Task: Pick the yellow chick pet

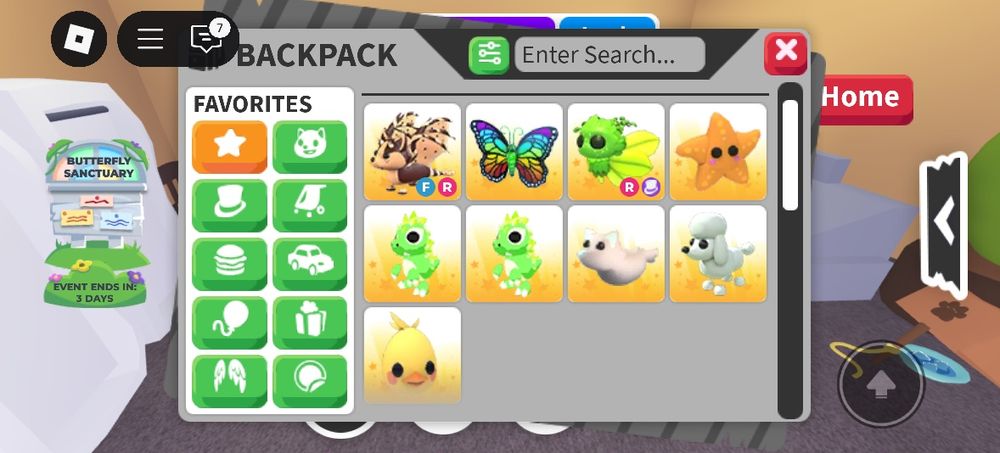Action: pos(412,356)
